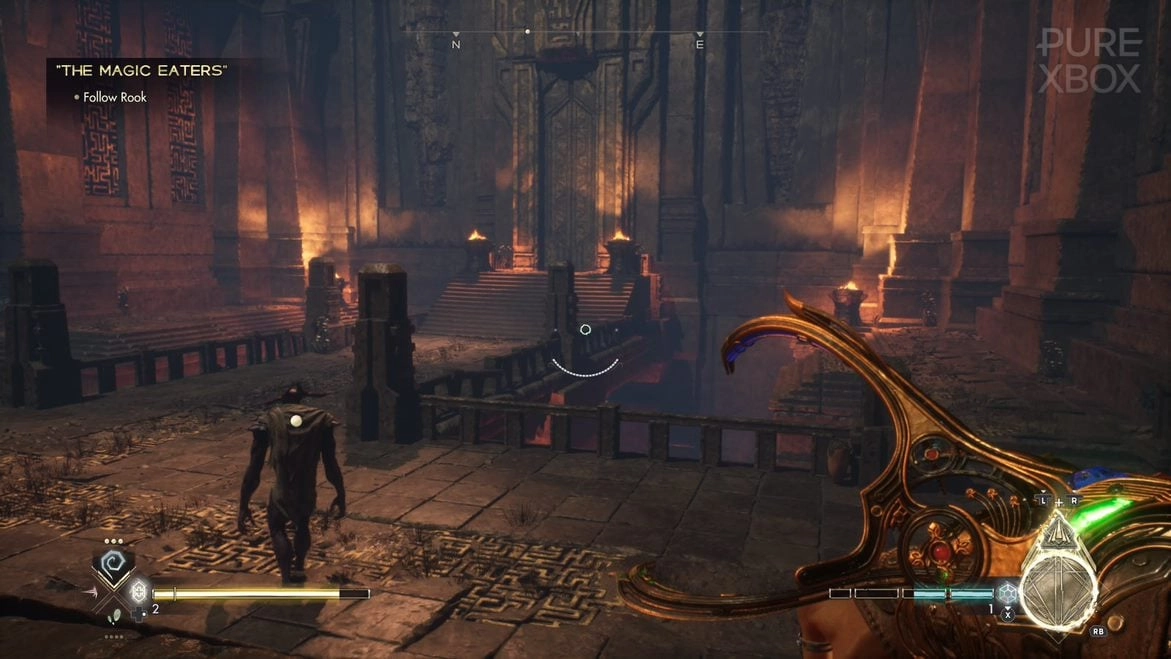Image resolution: width=1171 pixels, height=659 pixels.
Task: Use the blue mana crystal icon
Action: coord(1006,593)
